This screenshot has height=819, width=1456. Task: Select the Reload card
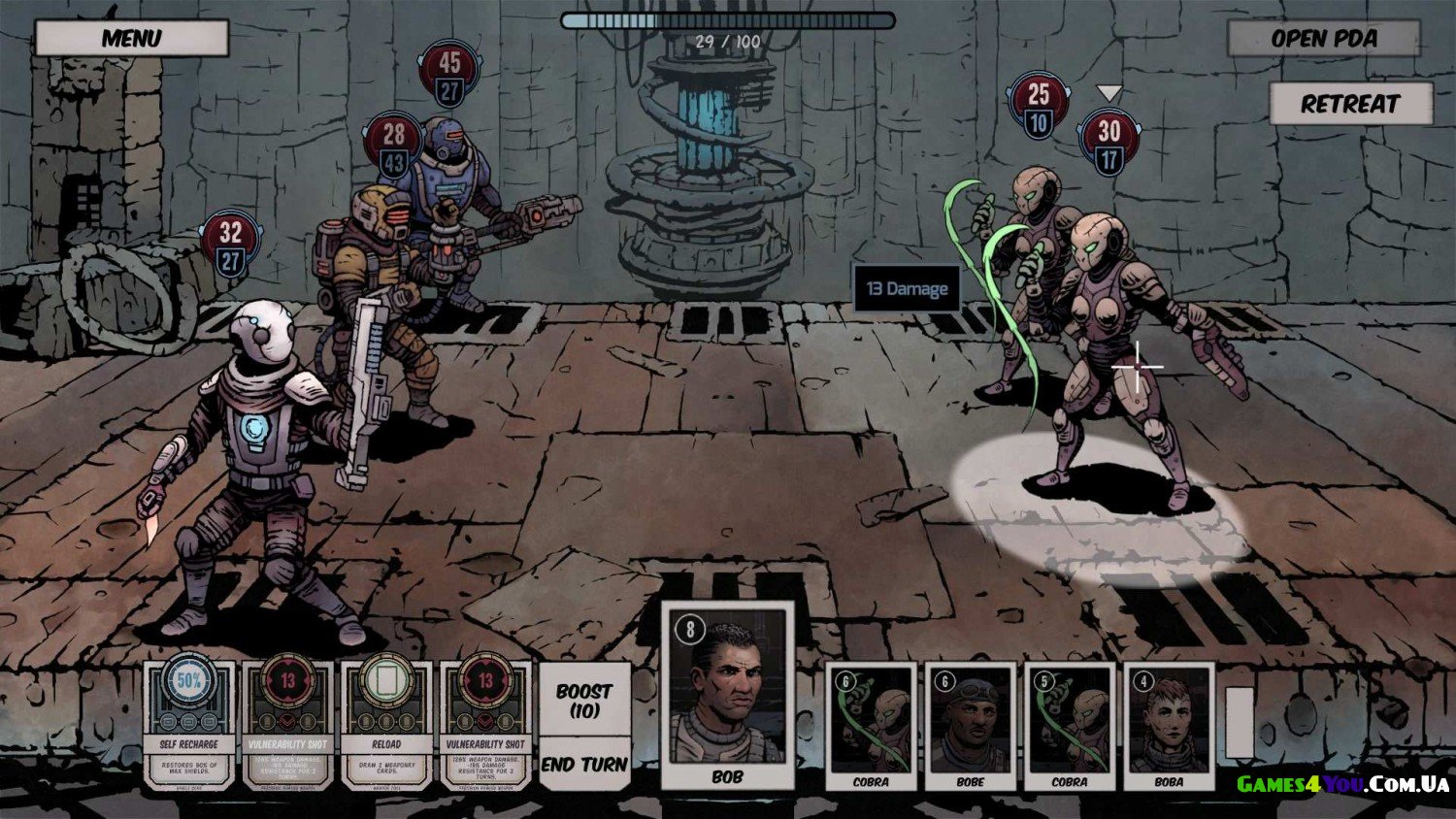(386, 723)
